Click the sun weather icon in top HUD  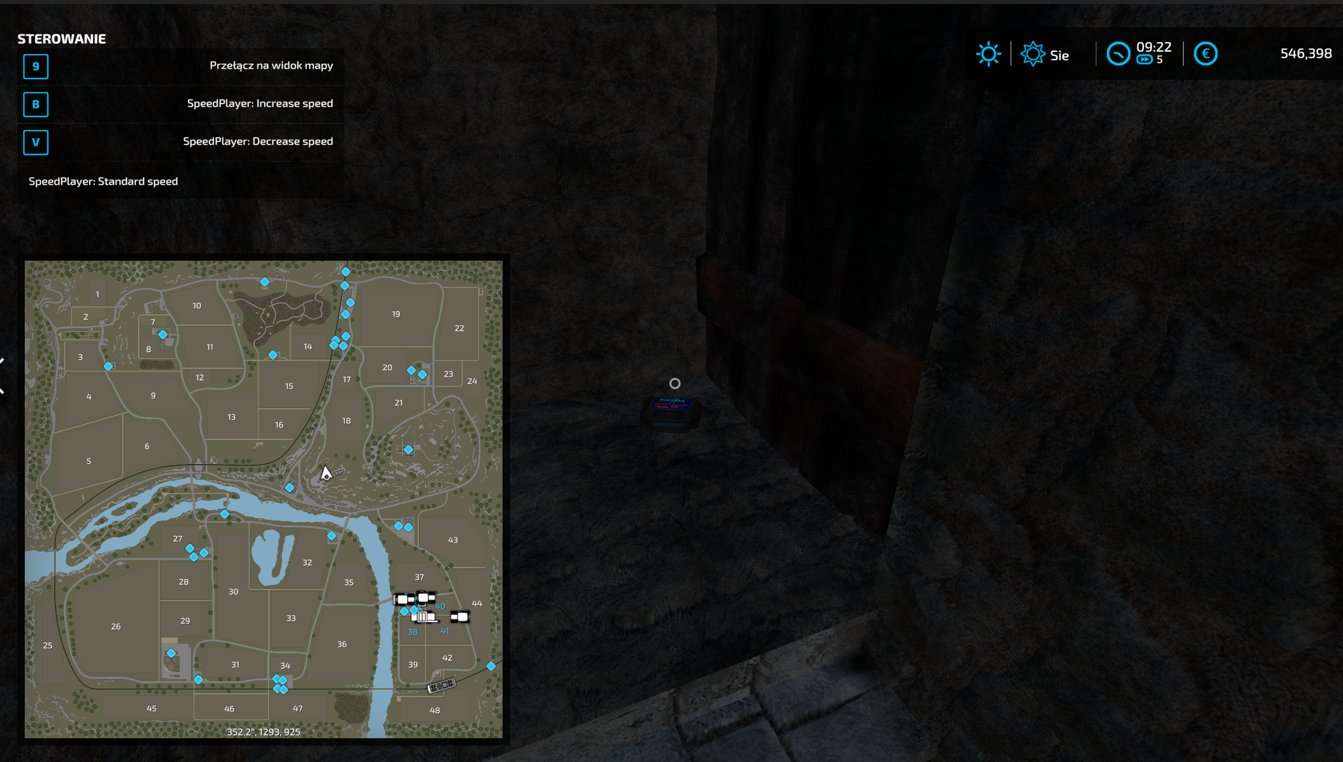pyautogui.click(x=988, y=54)
